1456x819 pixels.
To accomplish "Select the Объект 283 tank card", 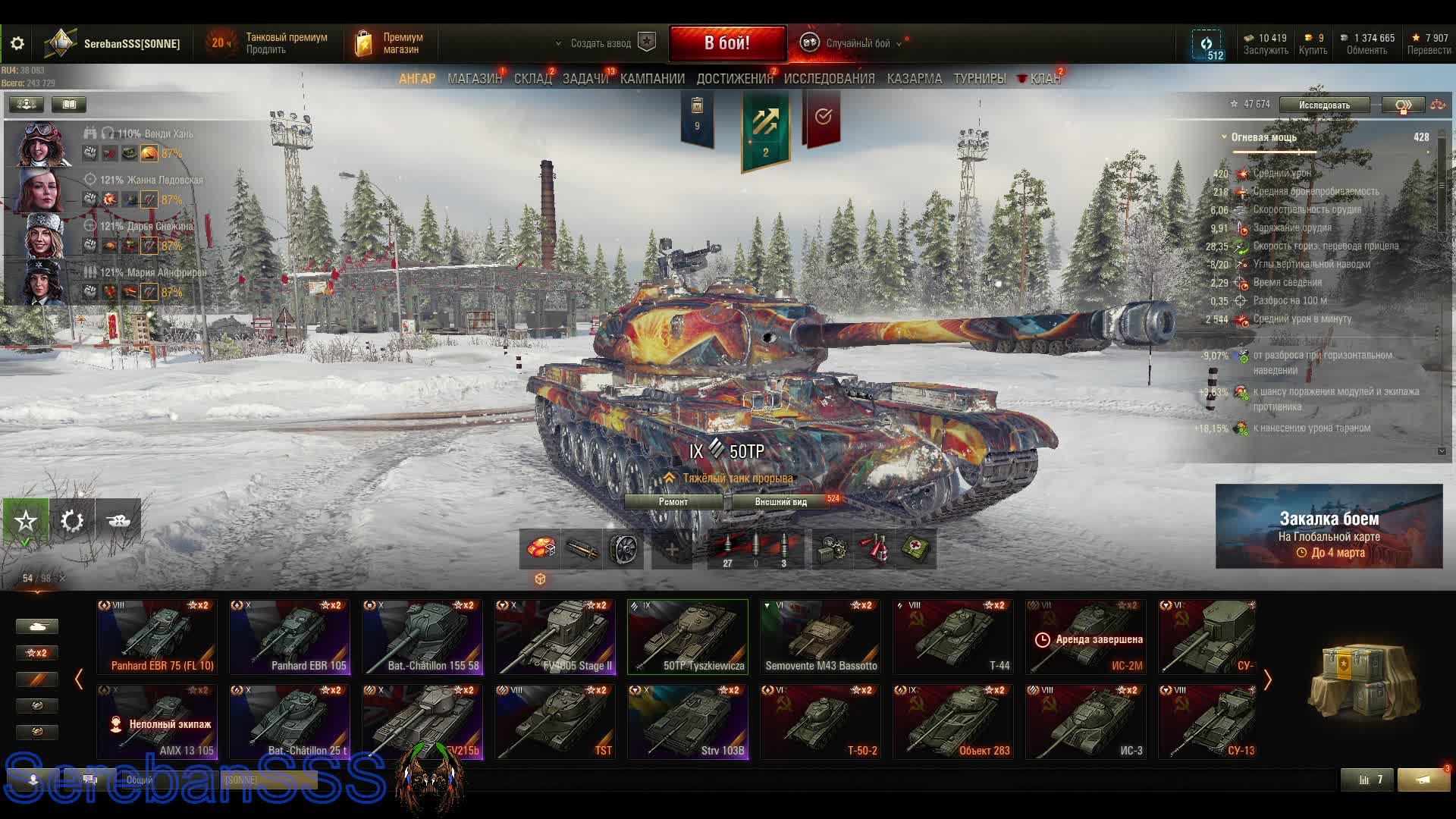I will pyautogui.click(x=953, y=721).
